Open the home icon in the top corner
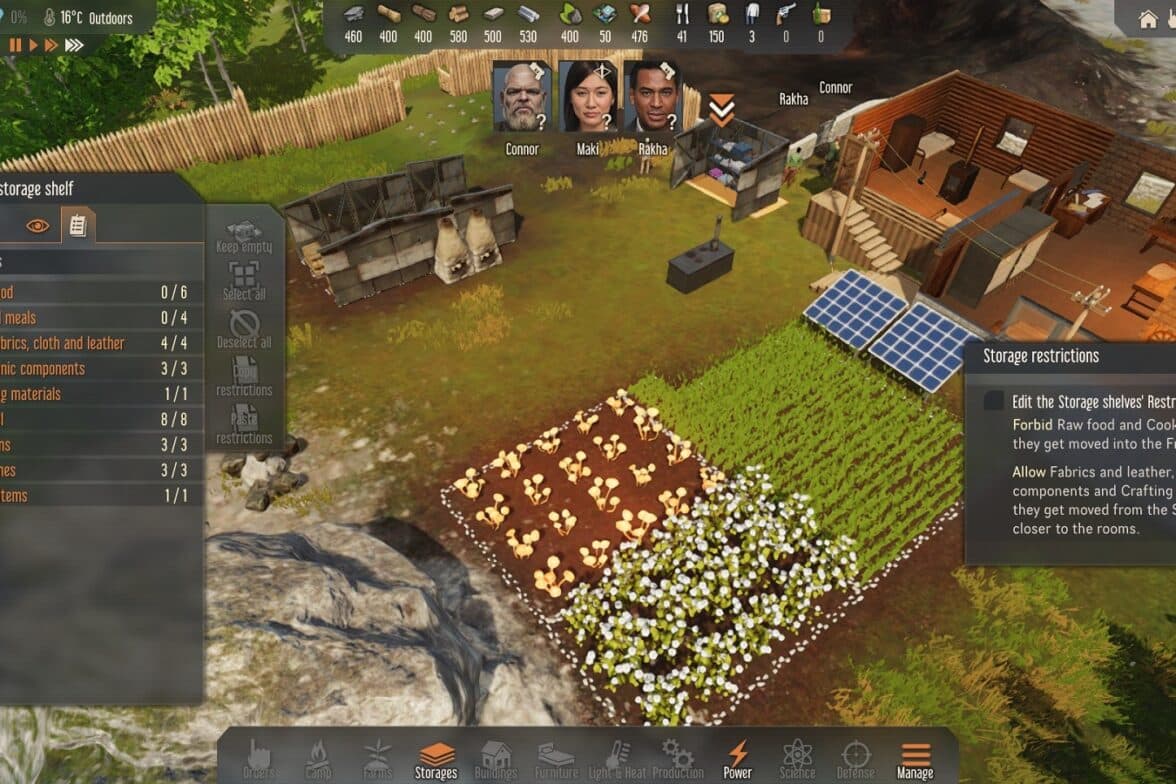The image size is (1176, 784). click(1148, 19)
